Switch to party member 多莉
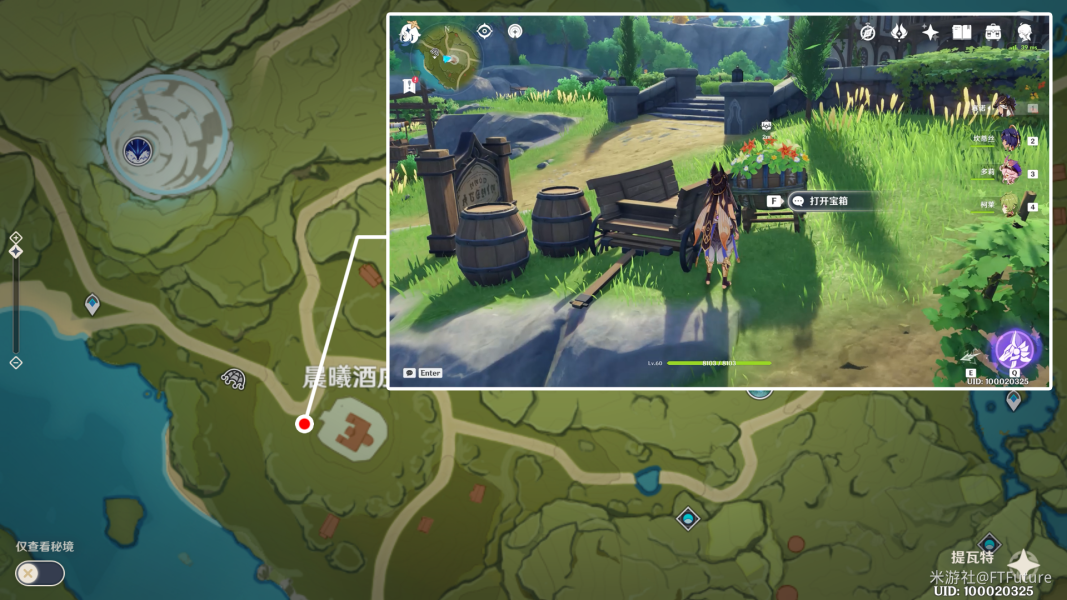 1010,172
